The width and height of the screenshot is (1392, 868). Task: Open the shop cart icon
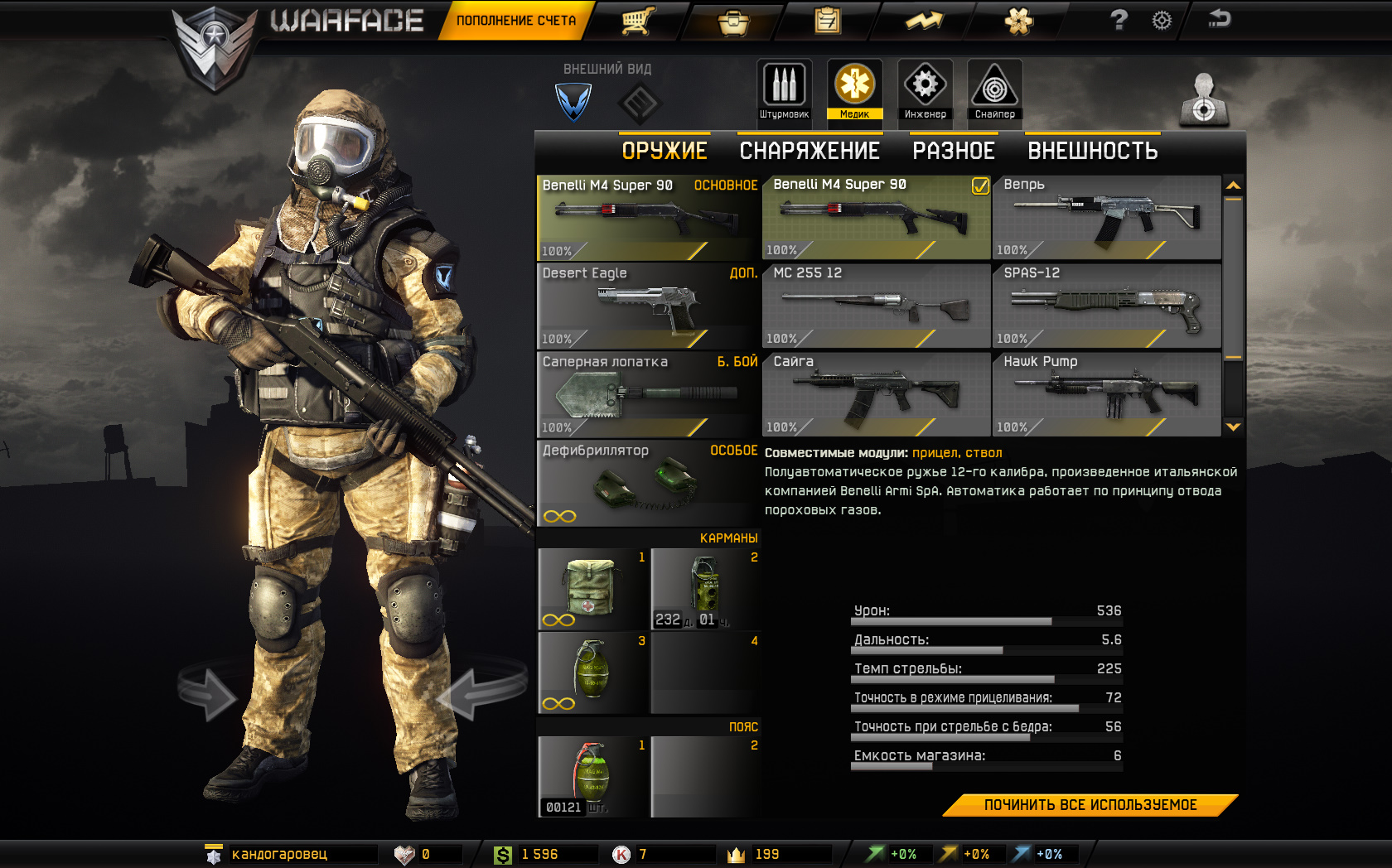(638, 21)
